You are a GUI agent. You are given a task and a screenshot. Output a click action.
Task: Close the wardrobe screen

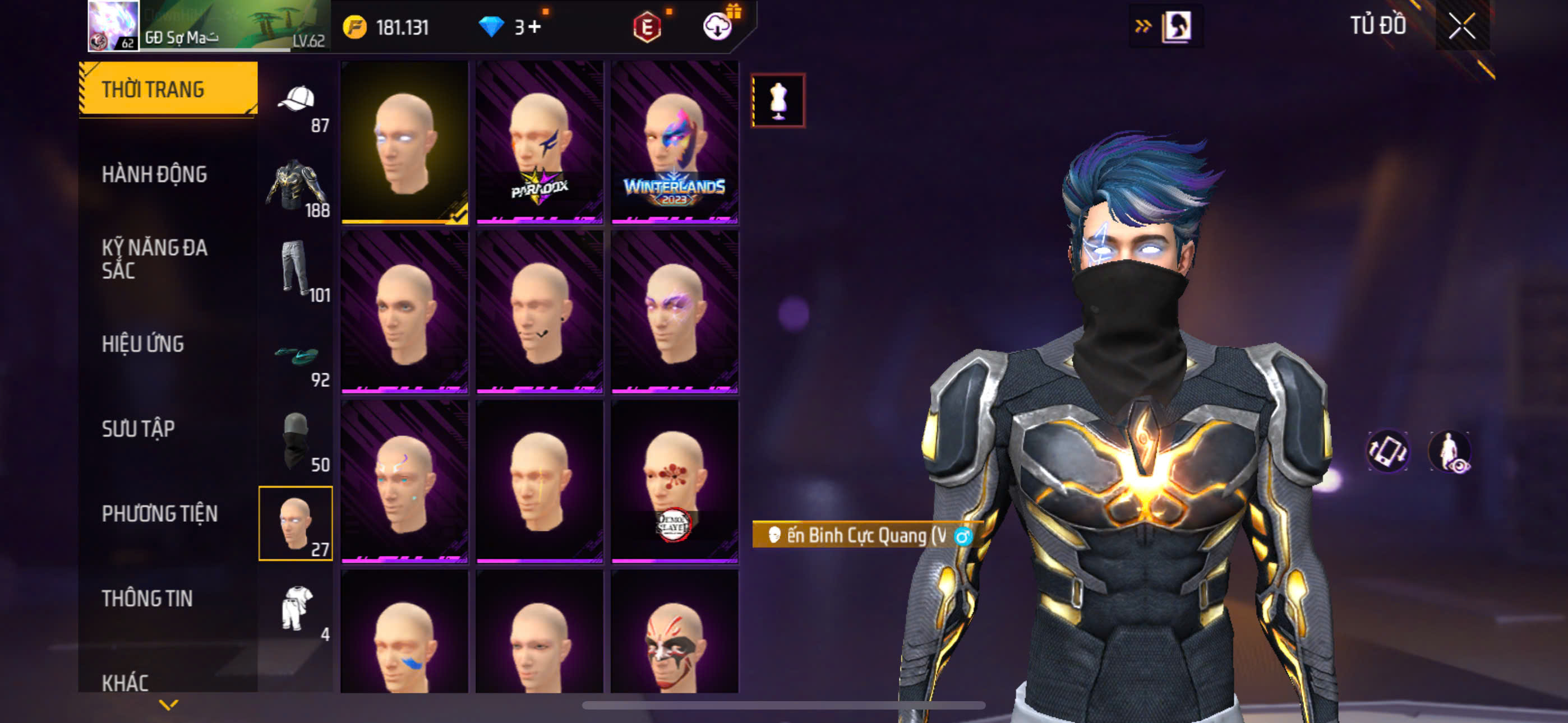(1461, 26)
